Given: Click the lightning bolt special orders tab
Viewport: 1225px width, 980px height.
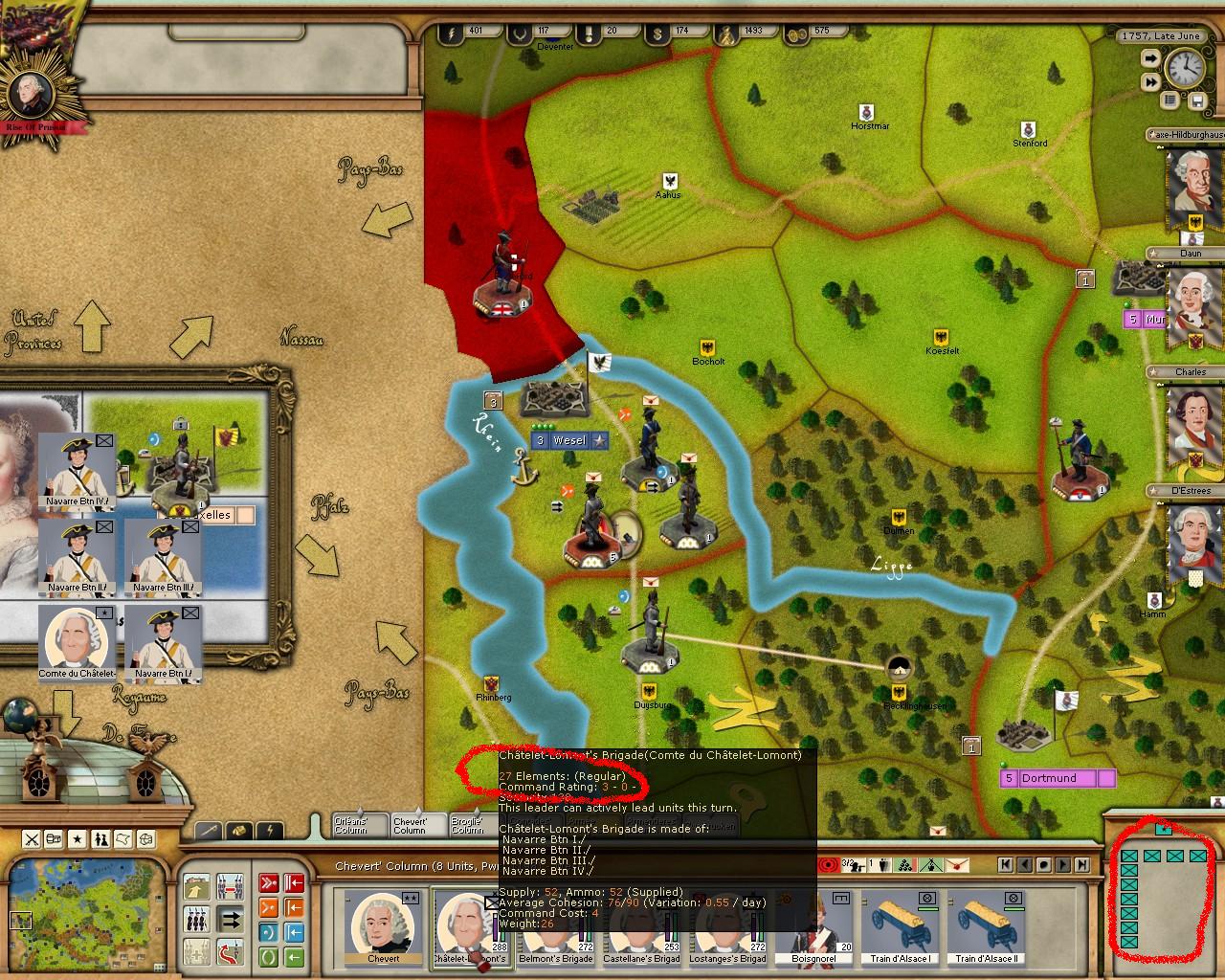Looking at the screenshot, I should pos(270,830).
